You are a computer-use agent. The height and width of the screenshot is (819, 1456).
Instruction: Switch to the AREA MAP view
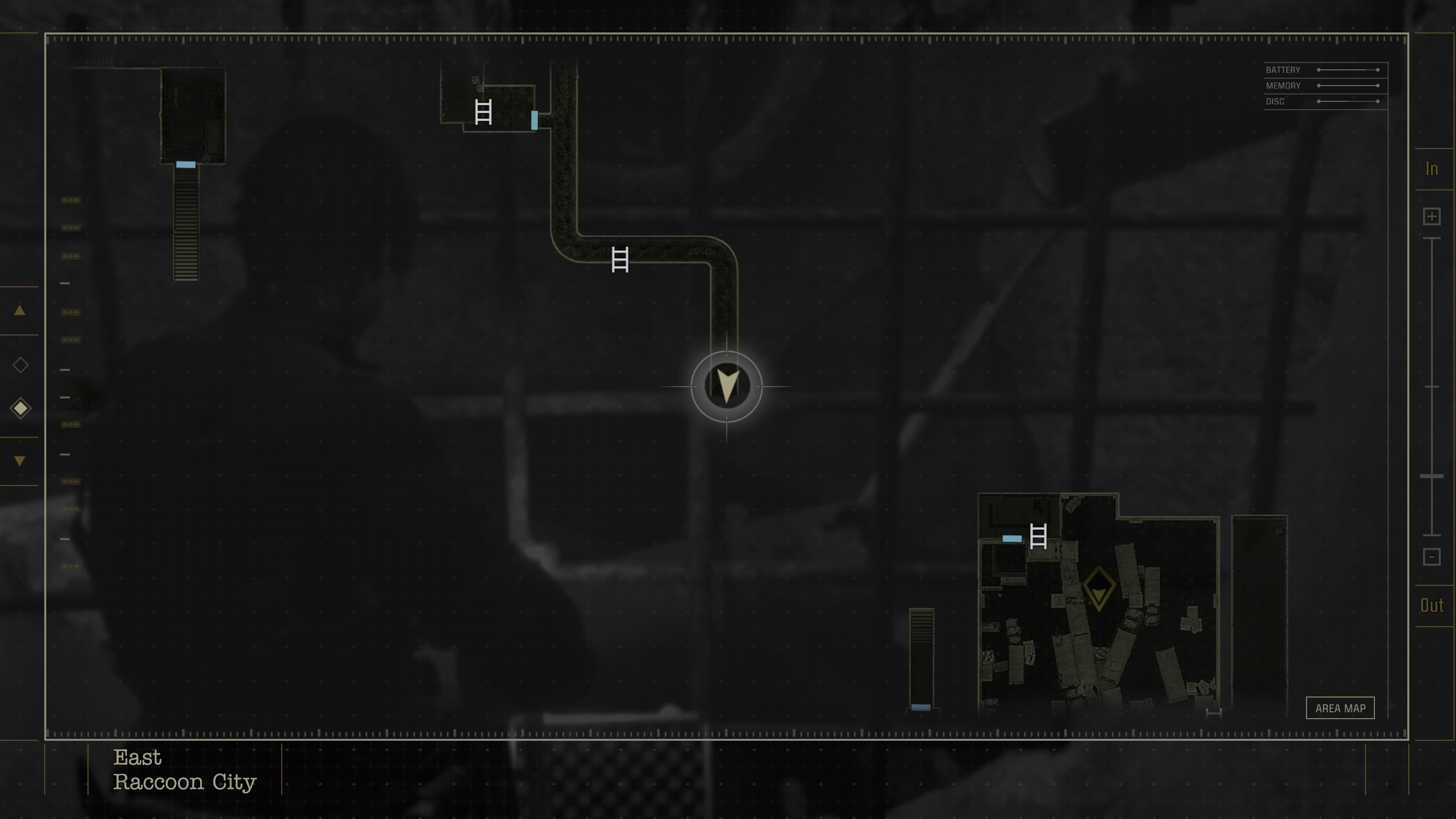(1341, 708)
